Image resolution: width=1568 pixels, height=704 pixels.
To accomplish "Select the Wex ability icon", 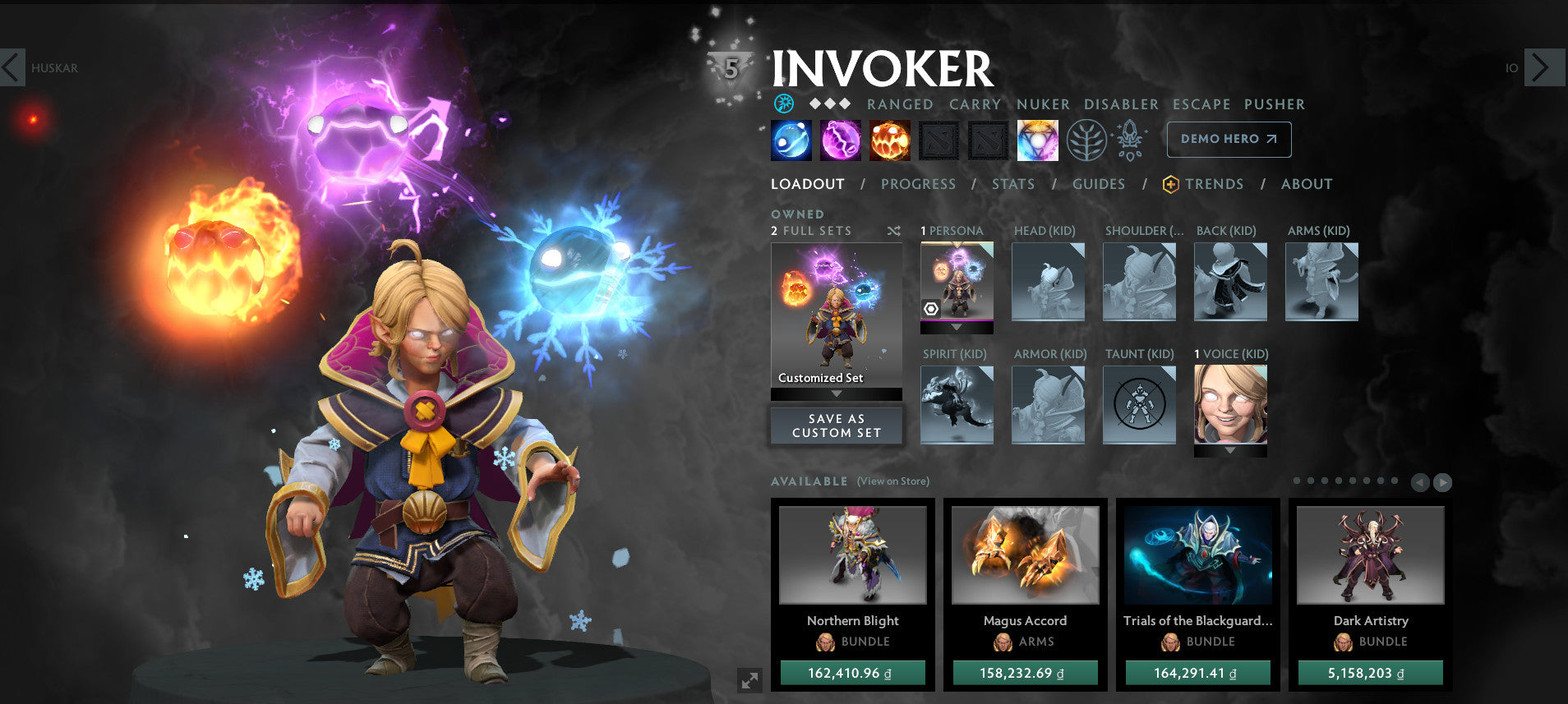I will 840,140.
